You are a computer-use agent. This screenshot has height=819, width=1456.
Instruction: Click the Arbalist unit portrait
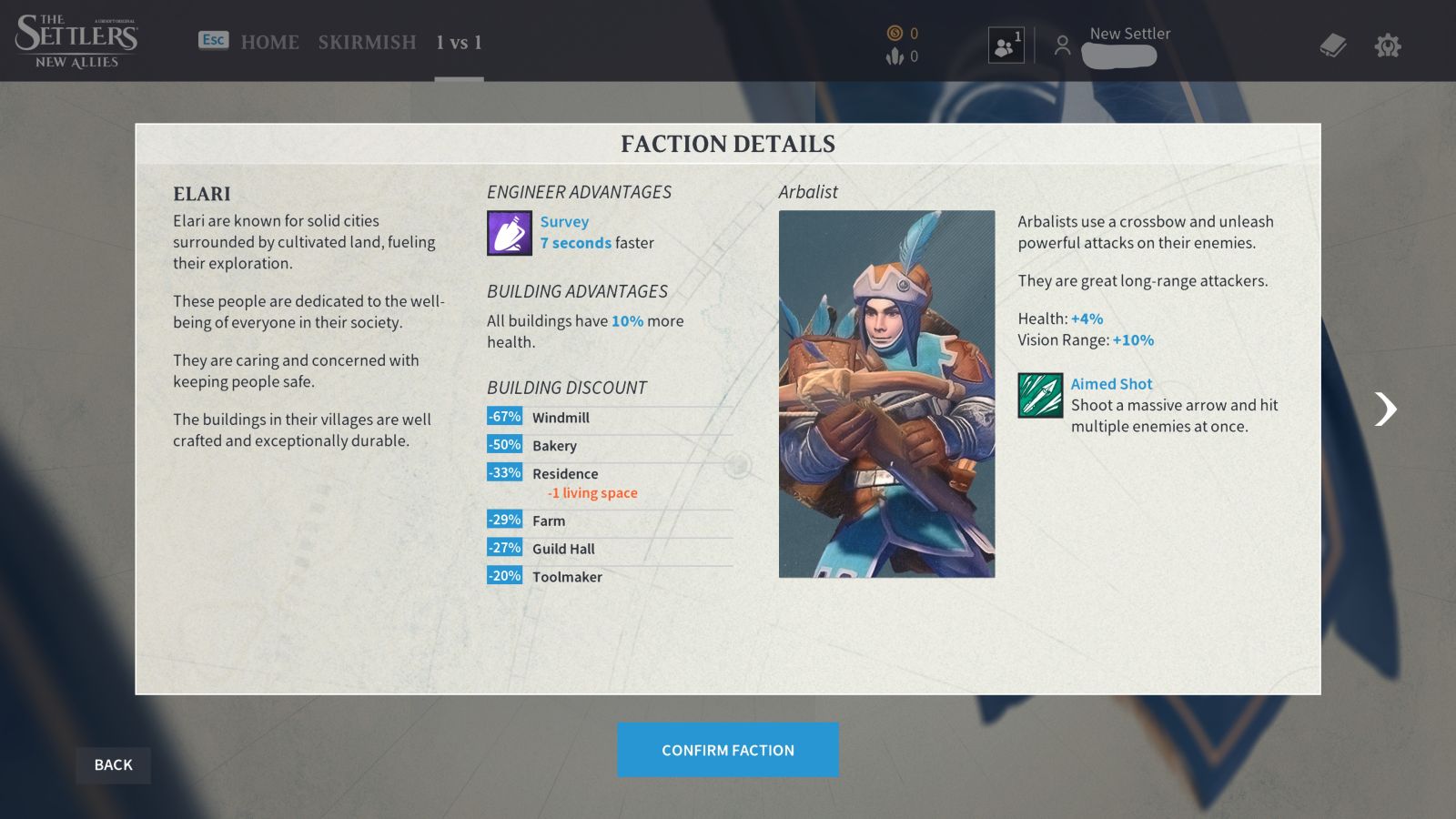click(x=886, y=393)
